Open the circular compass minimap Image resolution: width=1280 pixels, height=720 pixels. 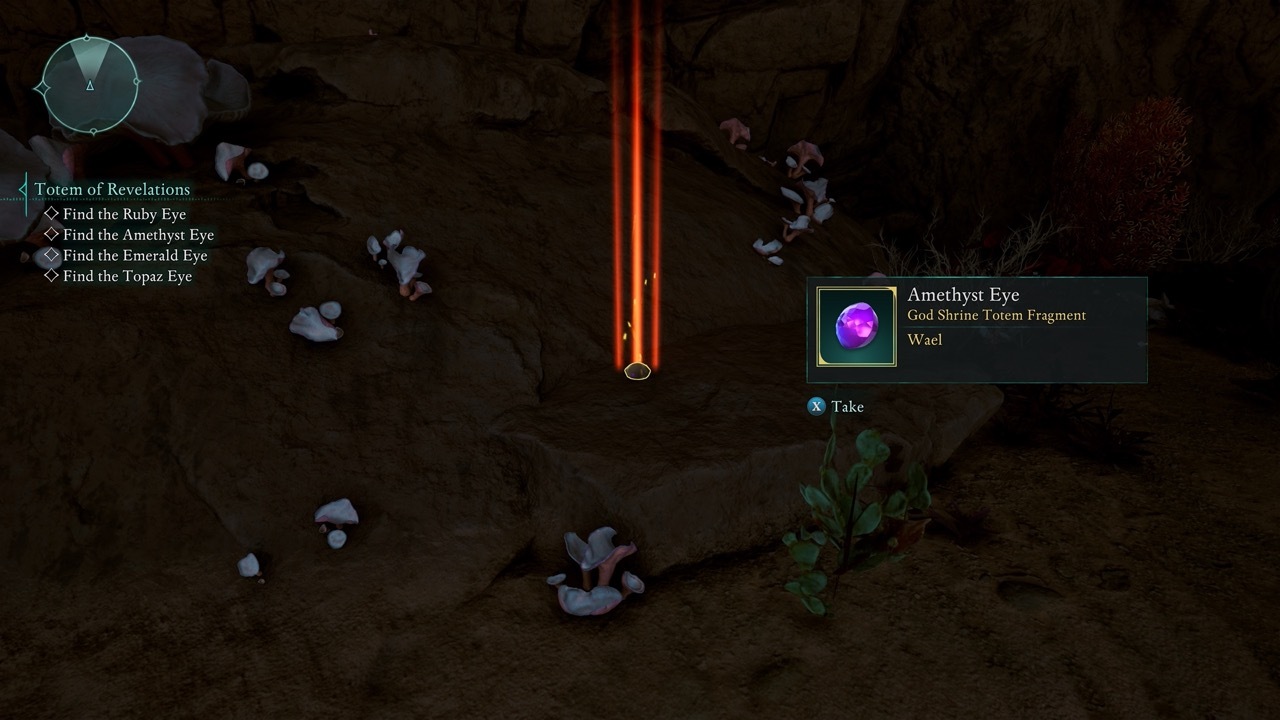pyautogui.click(x=90, y=85)
